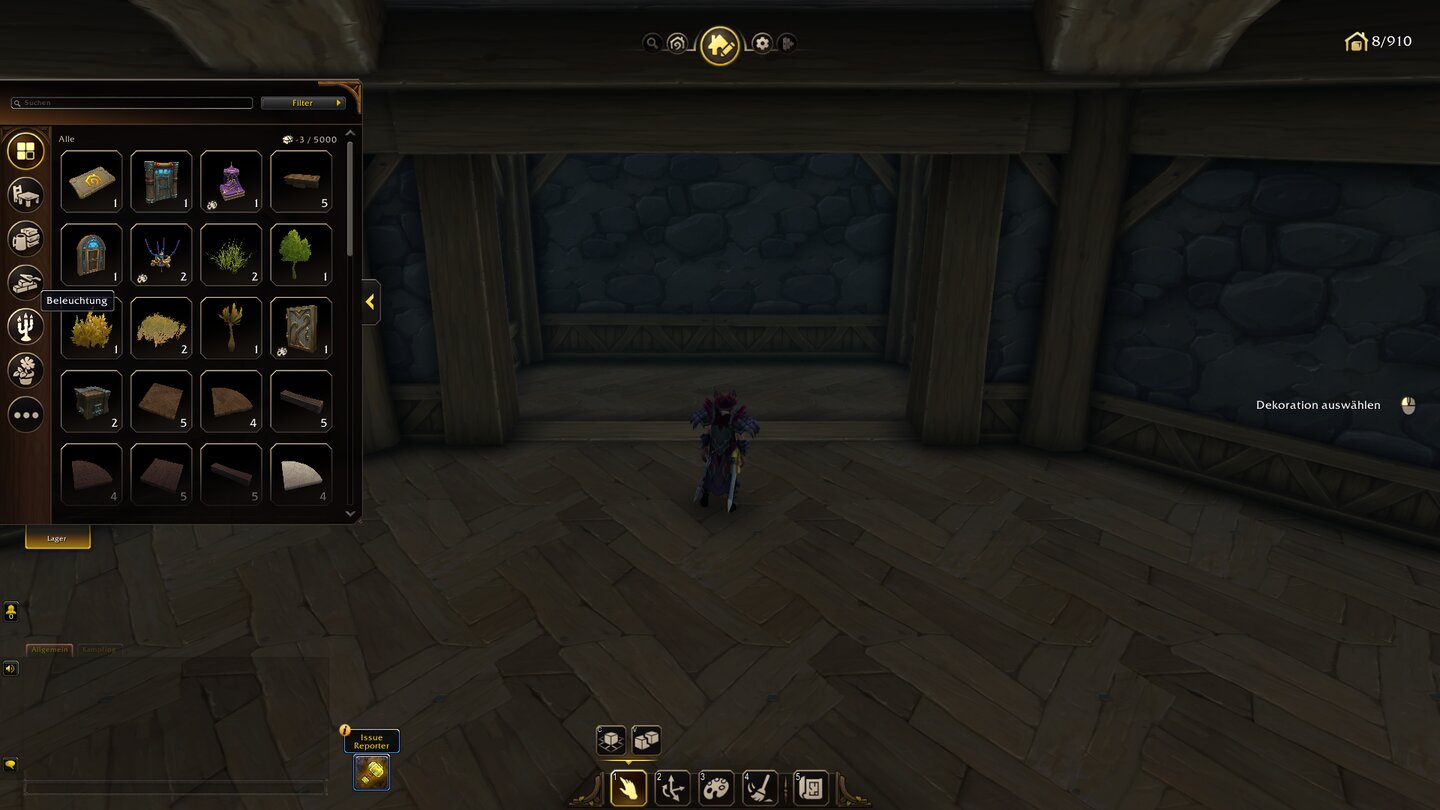The image size is (1440, 810).
Task: Switch to the Kampflog chat tab
Action: (x=101, y=649)
